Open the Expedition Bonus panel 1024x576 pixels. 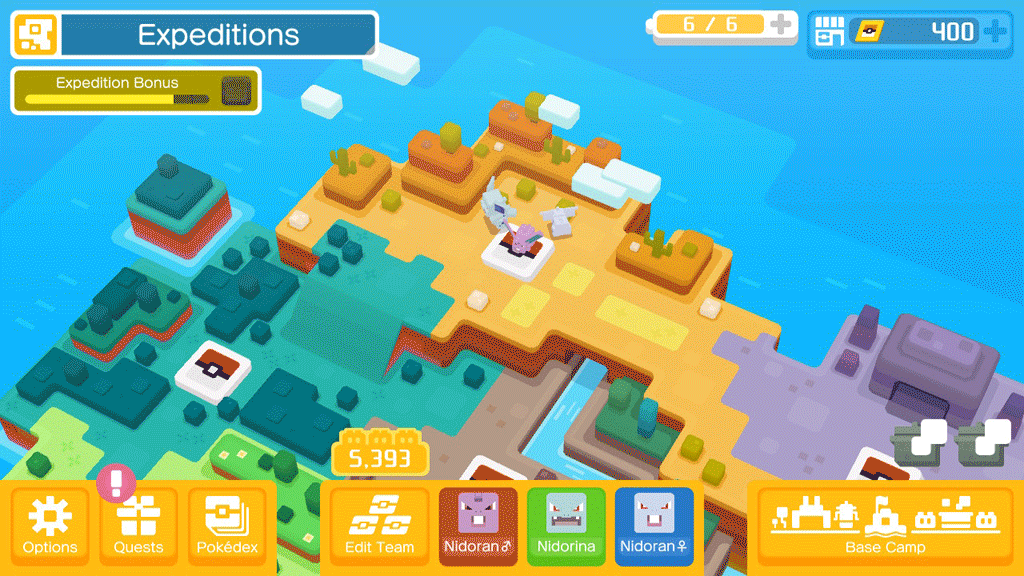coord(135,90)
